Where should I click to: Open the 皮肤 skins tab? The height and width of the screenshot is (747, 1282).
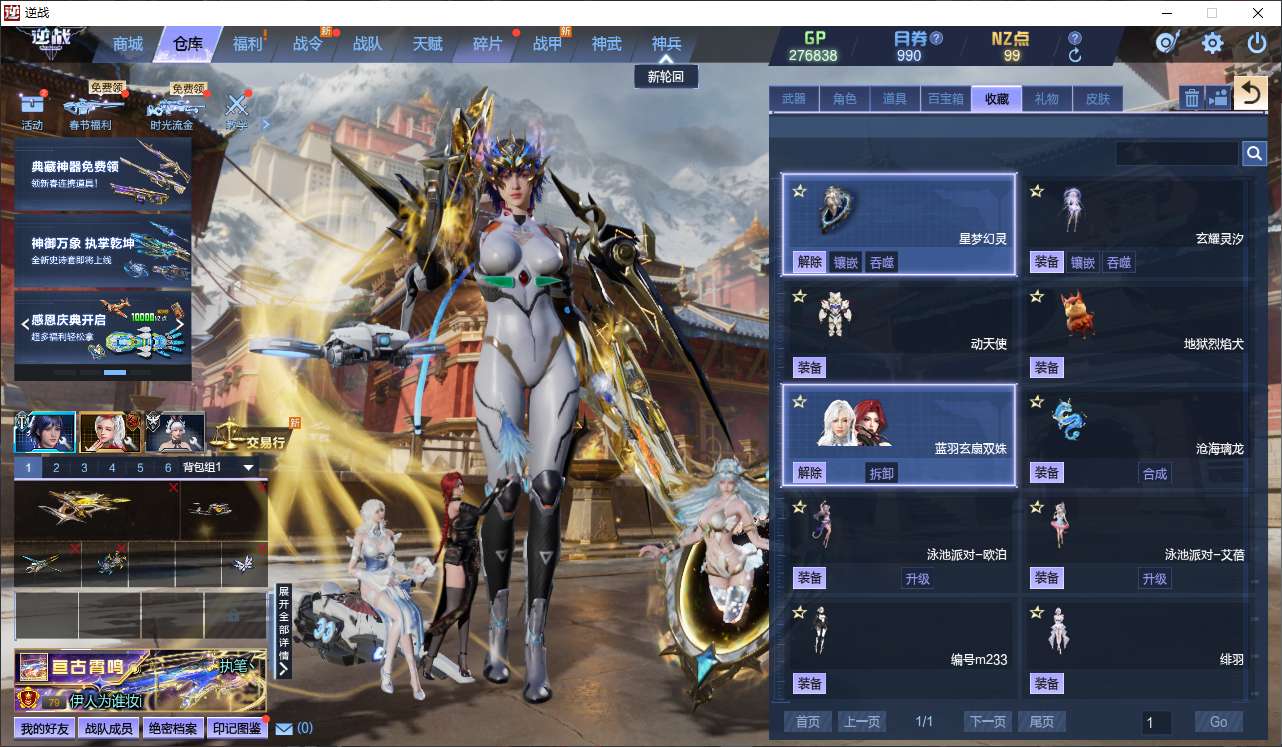pyautogui.click(x=1098, y=99)
